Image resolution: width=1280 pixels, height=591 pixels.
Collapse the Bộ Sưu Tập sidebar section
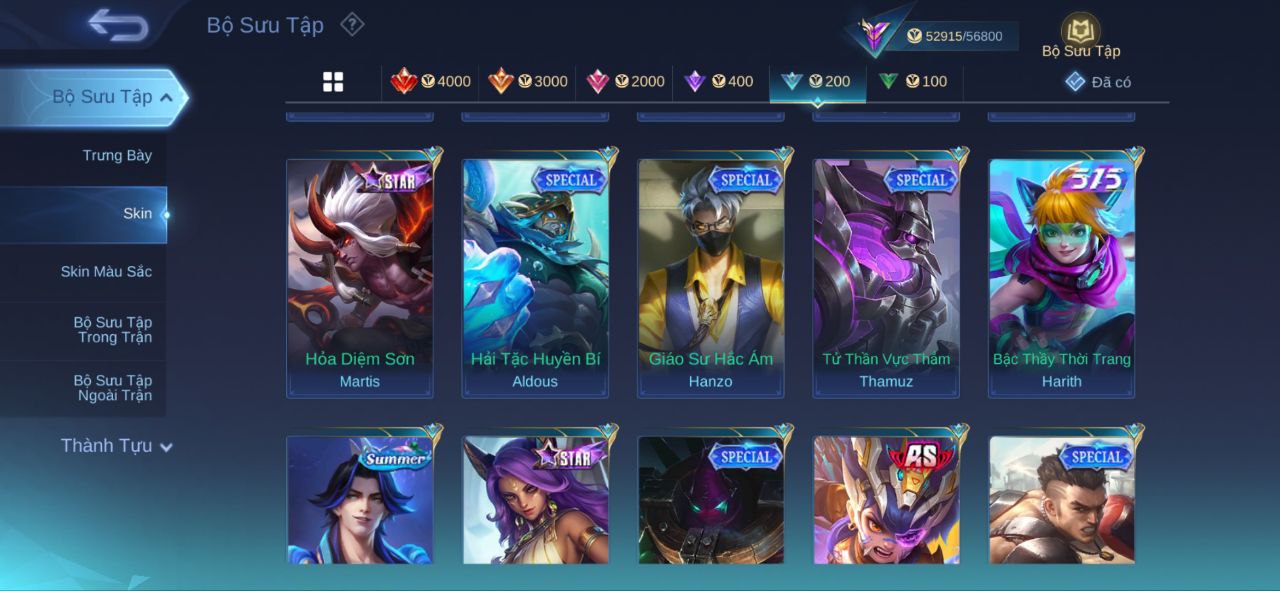click(x=166, y=97)
